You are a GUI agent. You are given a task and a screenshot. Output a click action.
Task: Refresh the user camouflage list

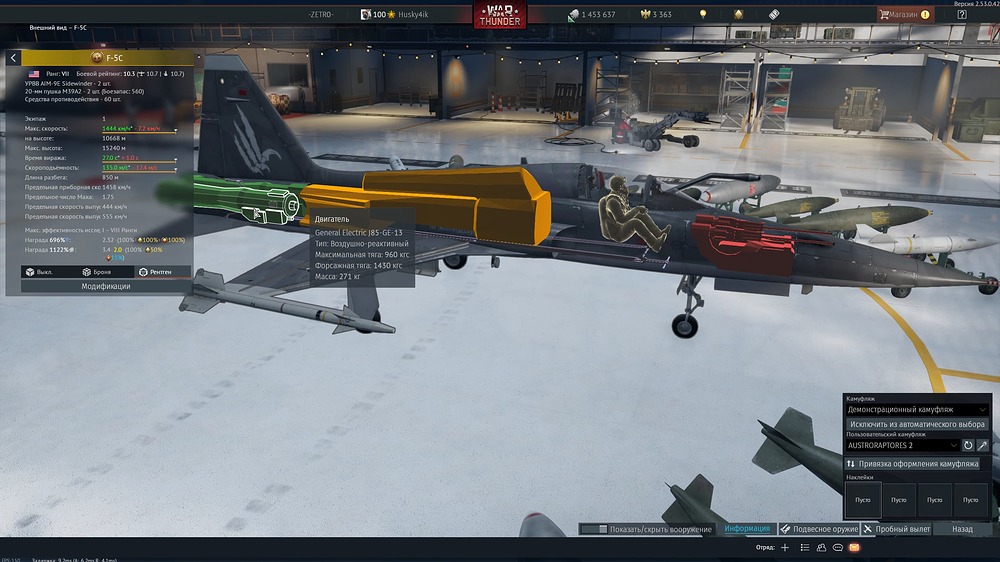tap(968, 445)
